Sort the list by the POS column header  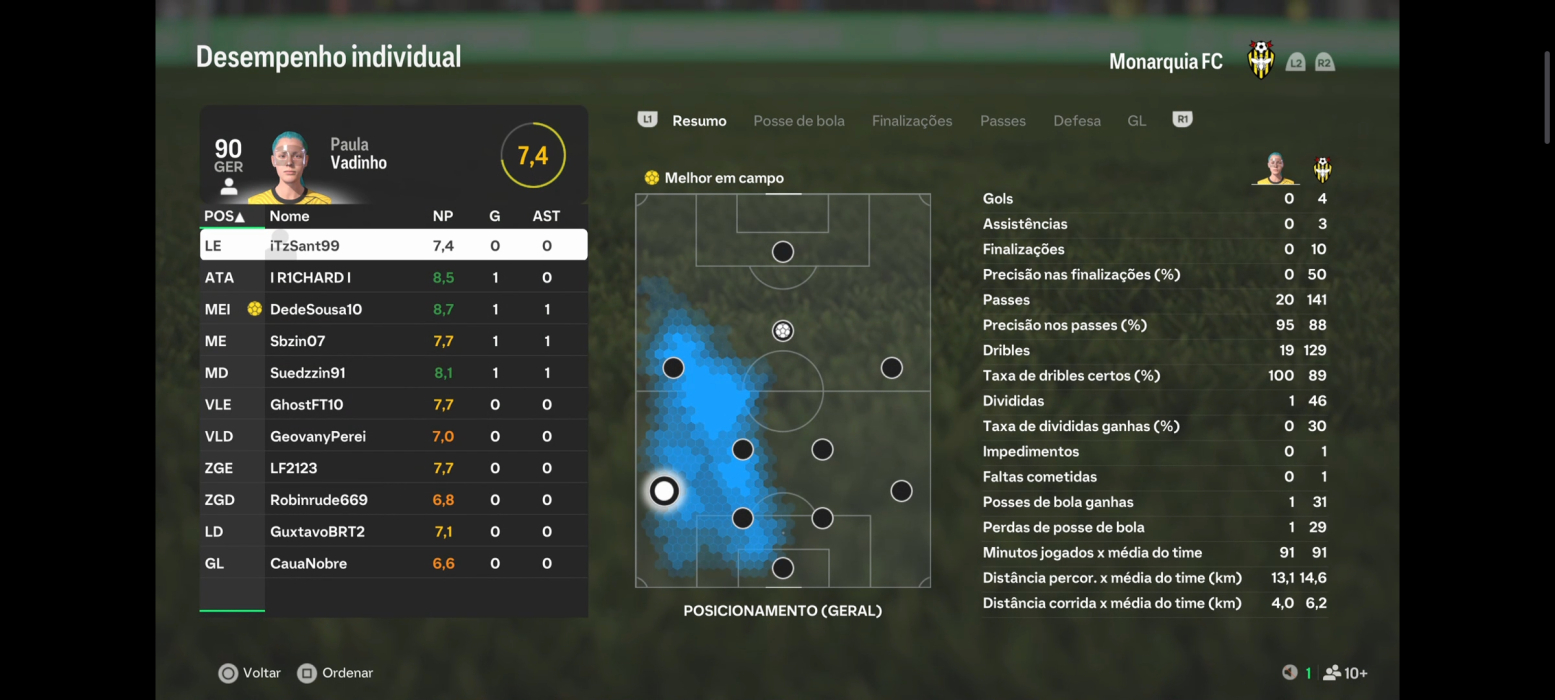[x=224, y=216]
